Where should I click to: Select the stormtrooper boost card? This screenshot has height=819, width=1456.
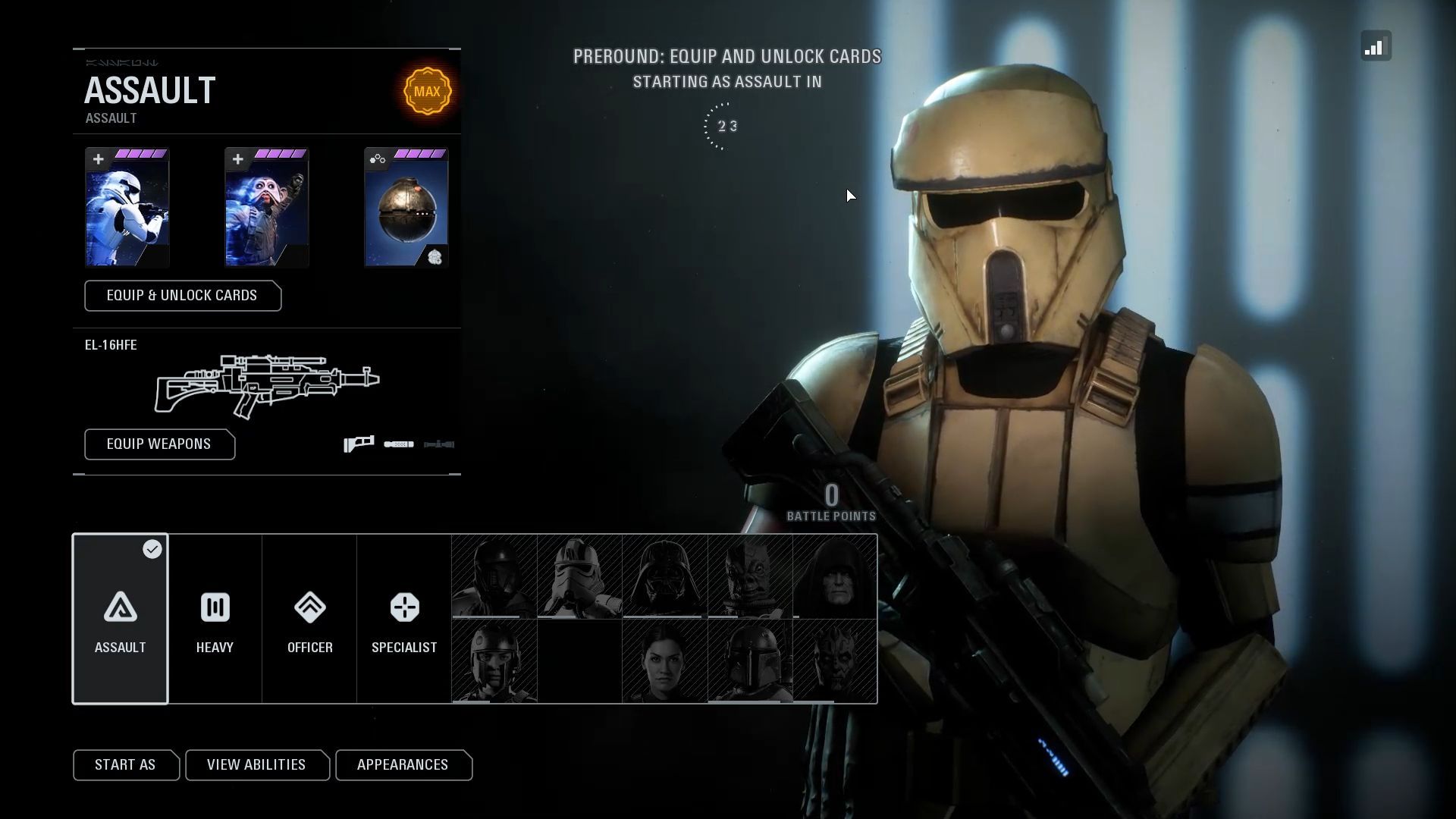tap(127, 208)
